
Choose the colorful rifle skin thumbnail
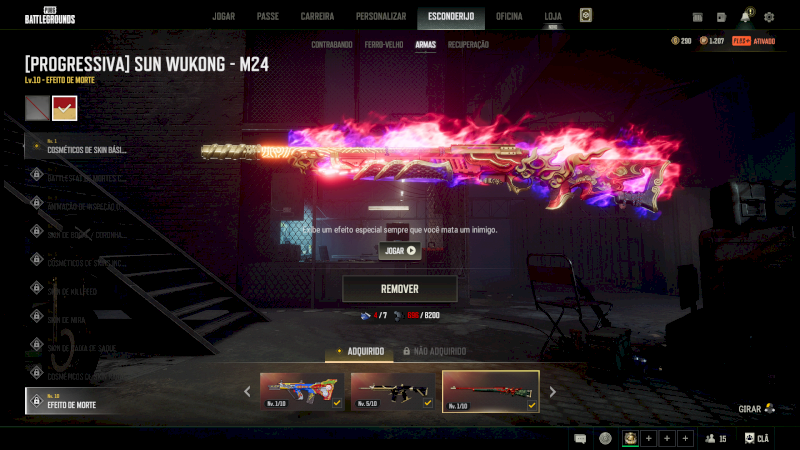[302, 391]
